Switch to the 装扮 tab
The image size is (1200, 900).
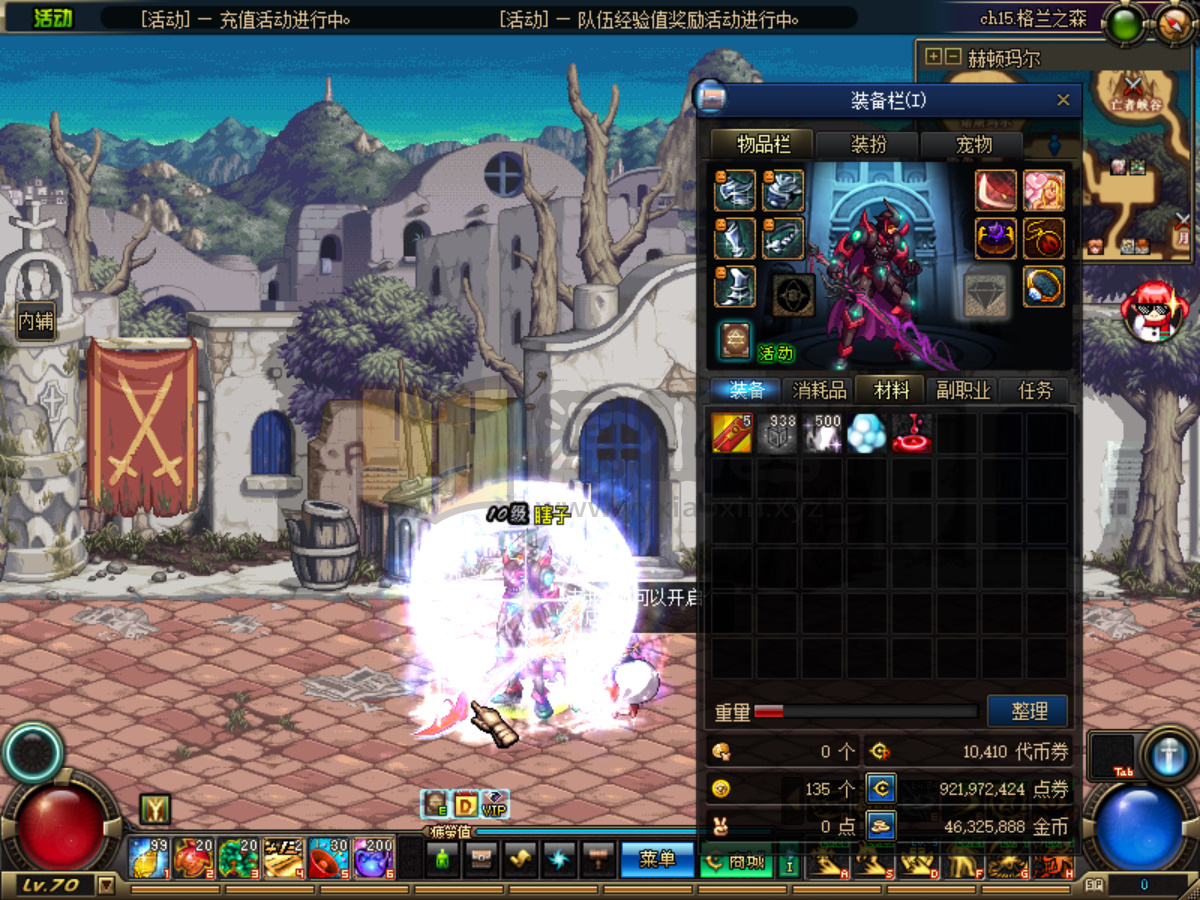[868, 145]
